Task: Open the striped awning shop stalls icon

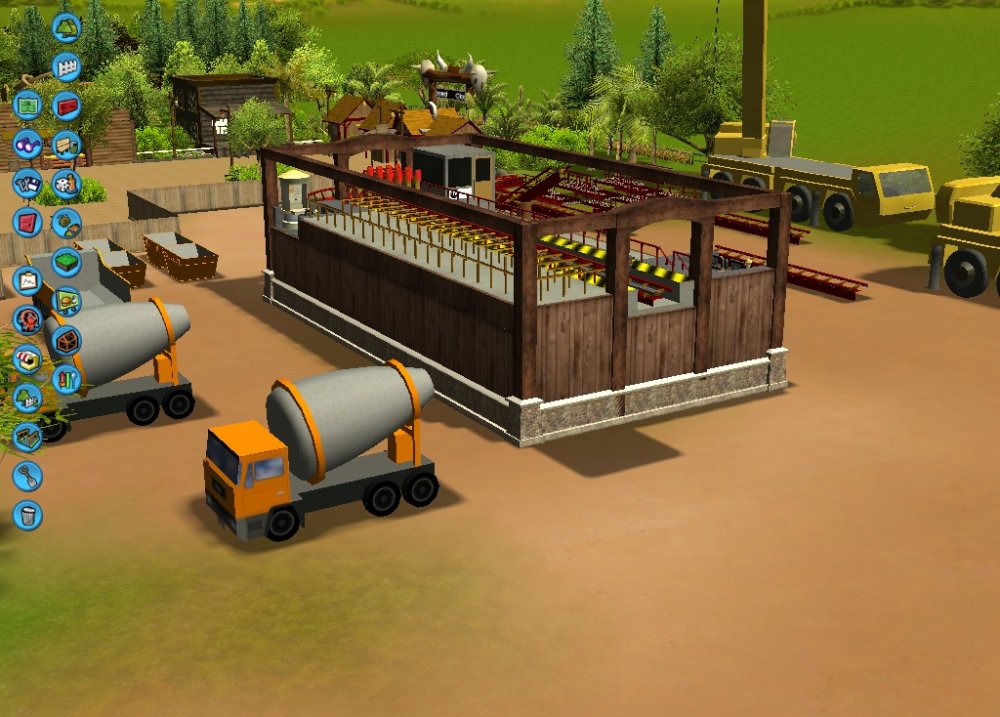Action: click(x=27, y=359)
